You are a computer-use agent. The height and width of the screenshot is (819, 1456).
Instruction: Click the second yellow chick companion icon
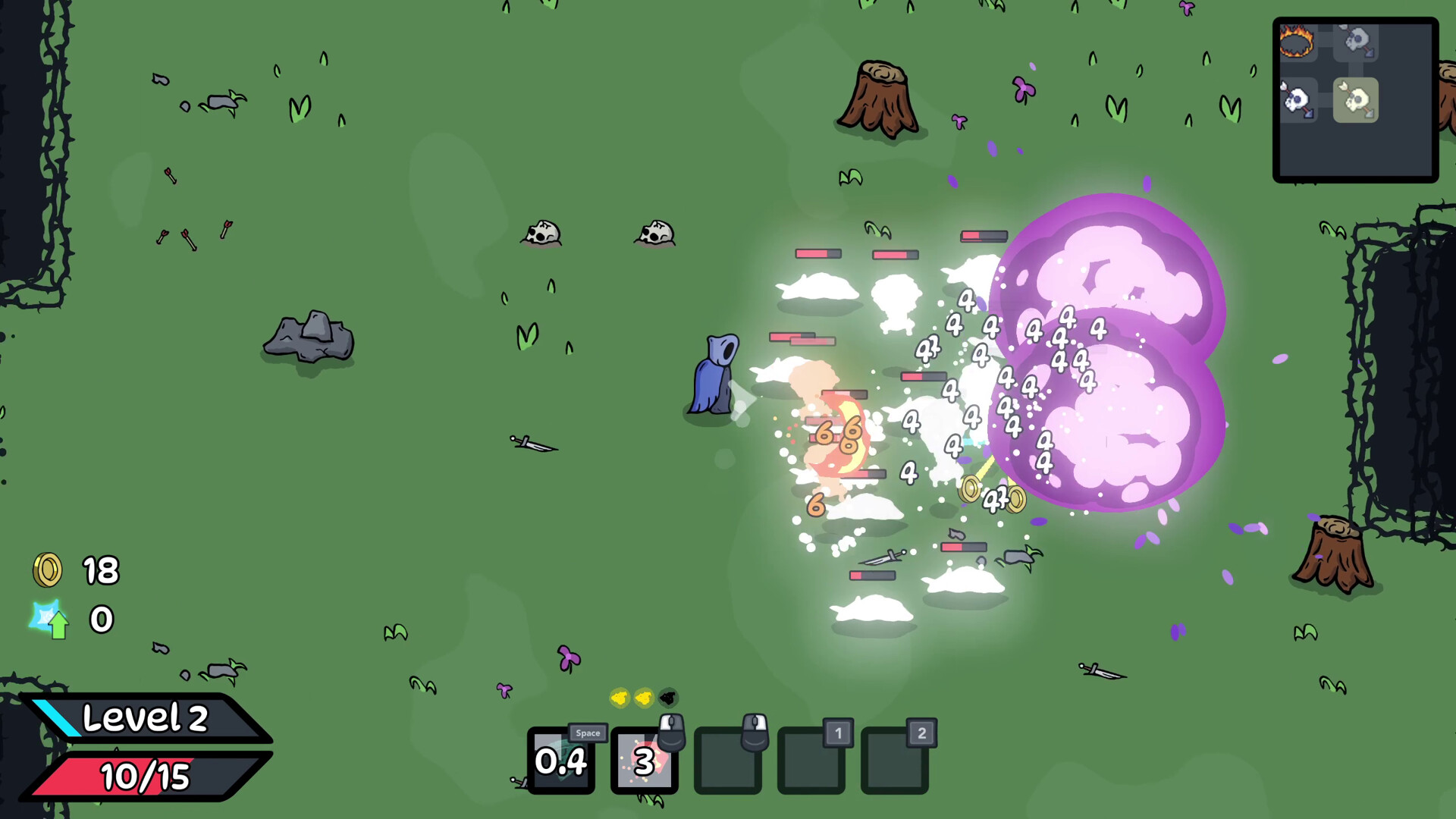pos(642,698)
